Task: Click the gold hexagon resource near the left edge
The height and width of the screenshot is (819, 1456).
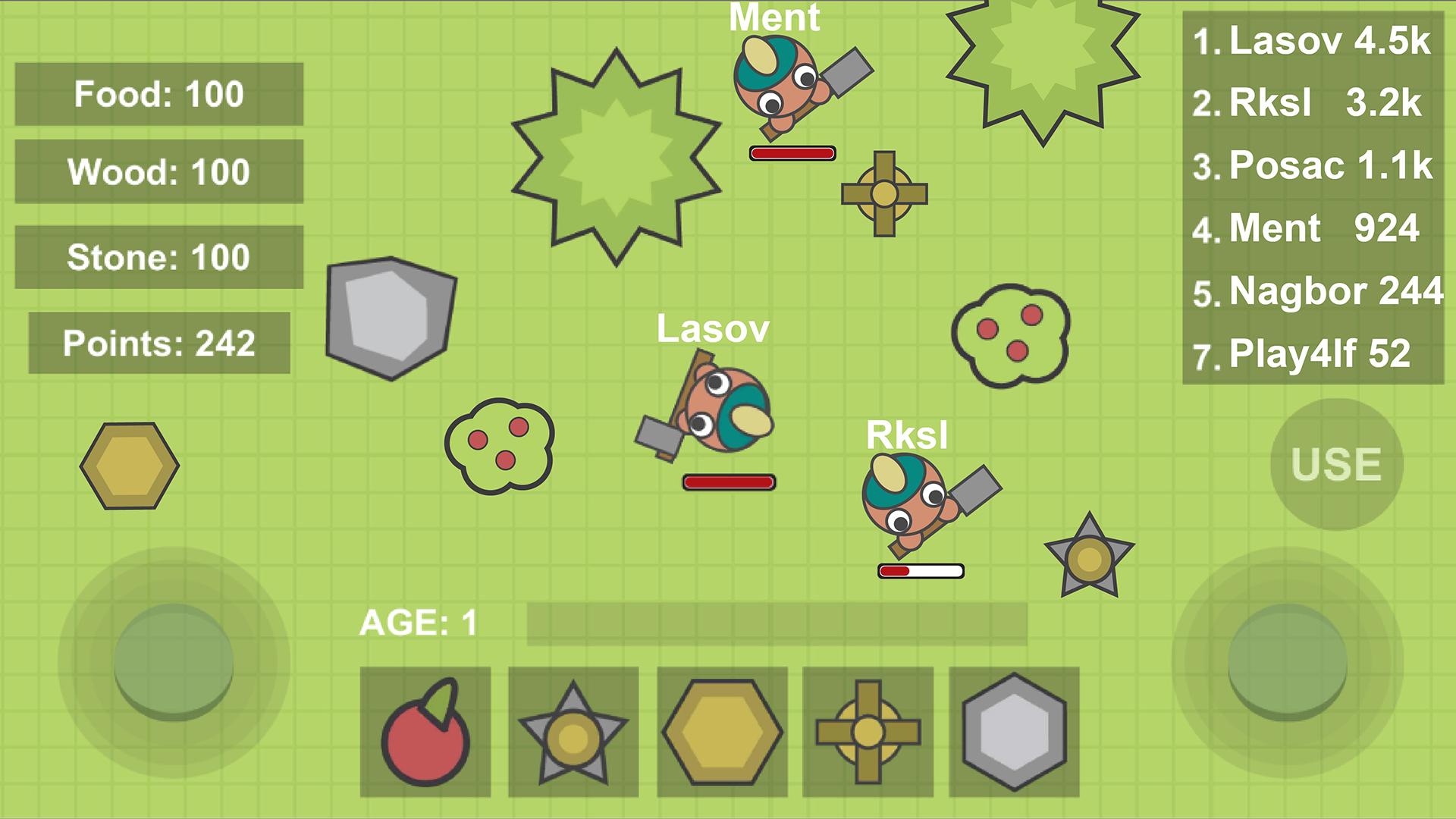Action: (130, 466)
